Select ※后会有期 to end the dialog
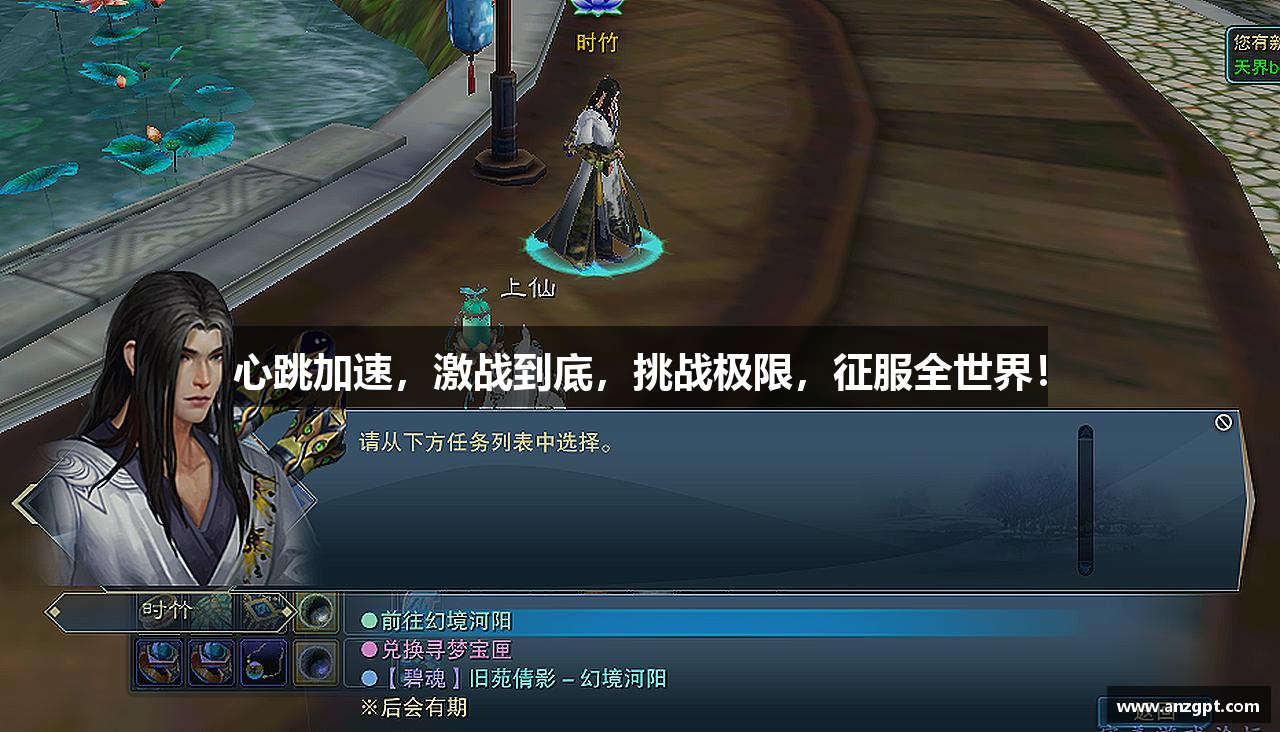This screenshot has width=1280, height=732. pos(415,707)
